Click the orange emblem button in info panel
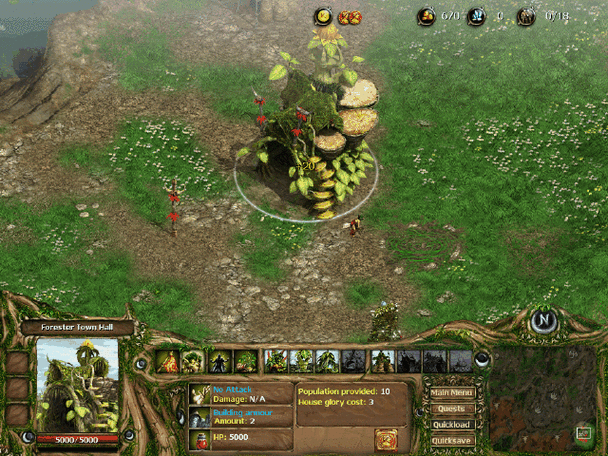This screenshot has height=456, width=608. [x=386, y=438]
